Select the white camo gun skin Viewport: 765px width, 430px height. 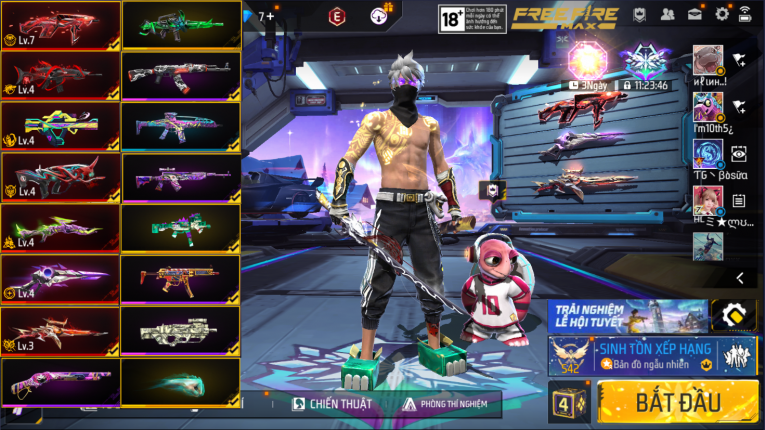tap(181, 332)
